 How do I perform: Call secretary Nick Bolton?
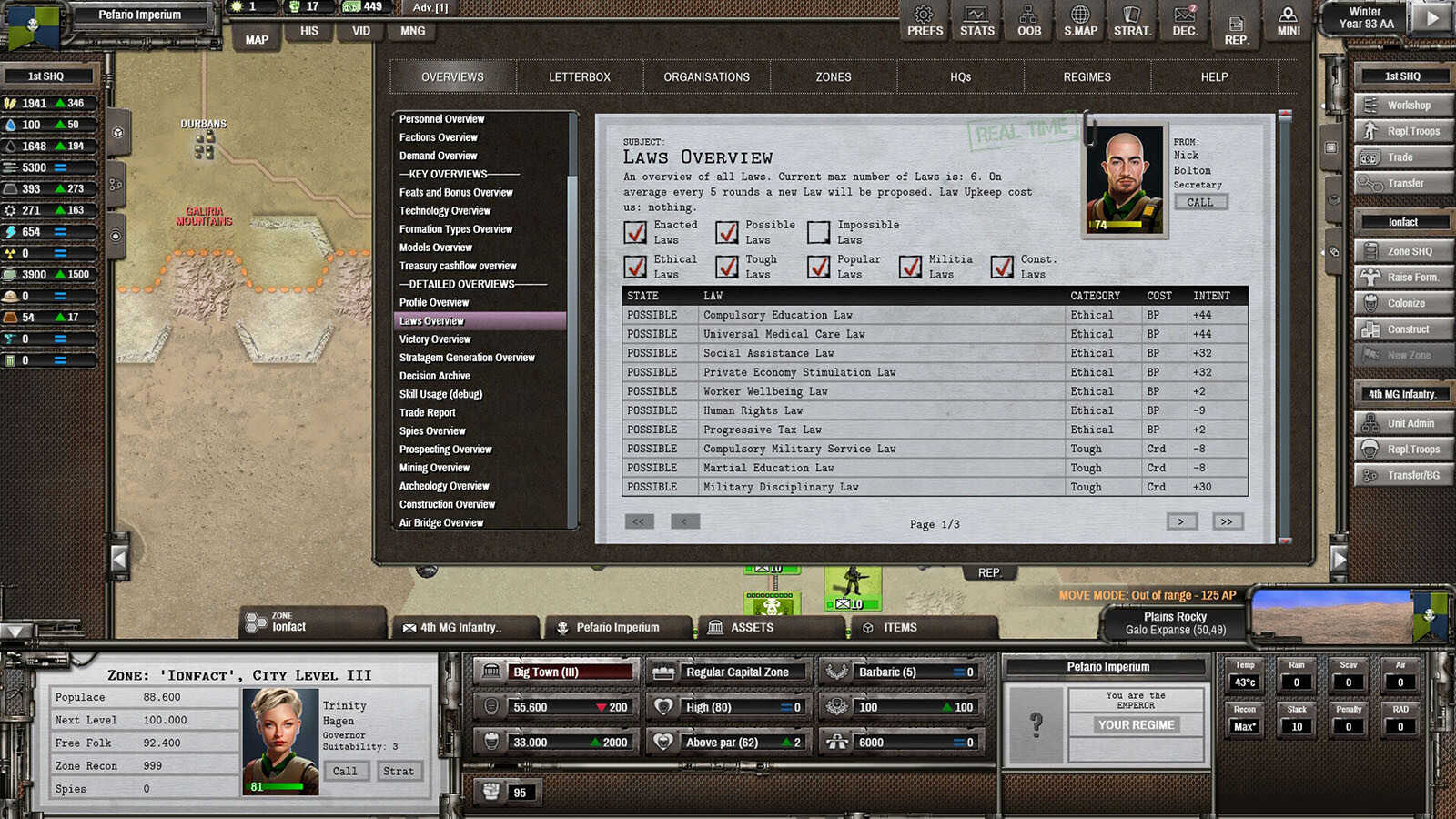point(1199,202)
